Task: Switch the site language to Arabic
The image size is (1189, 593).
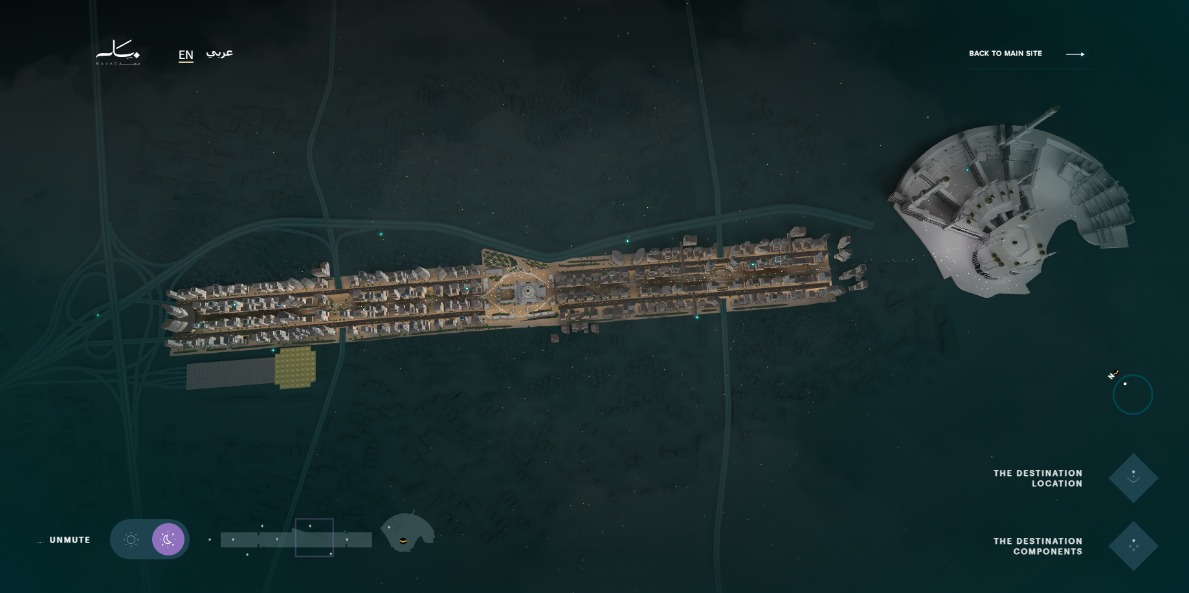Action: point(219,53)
